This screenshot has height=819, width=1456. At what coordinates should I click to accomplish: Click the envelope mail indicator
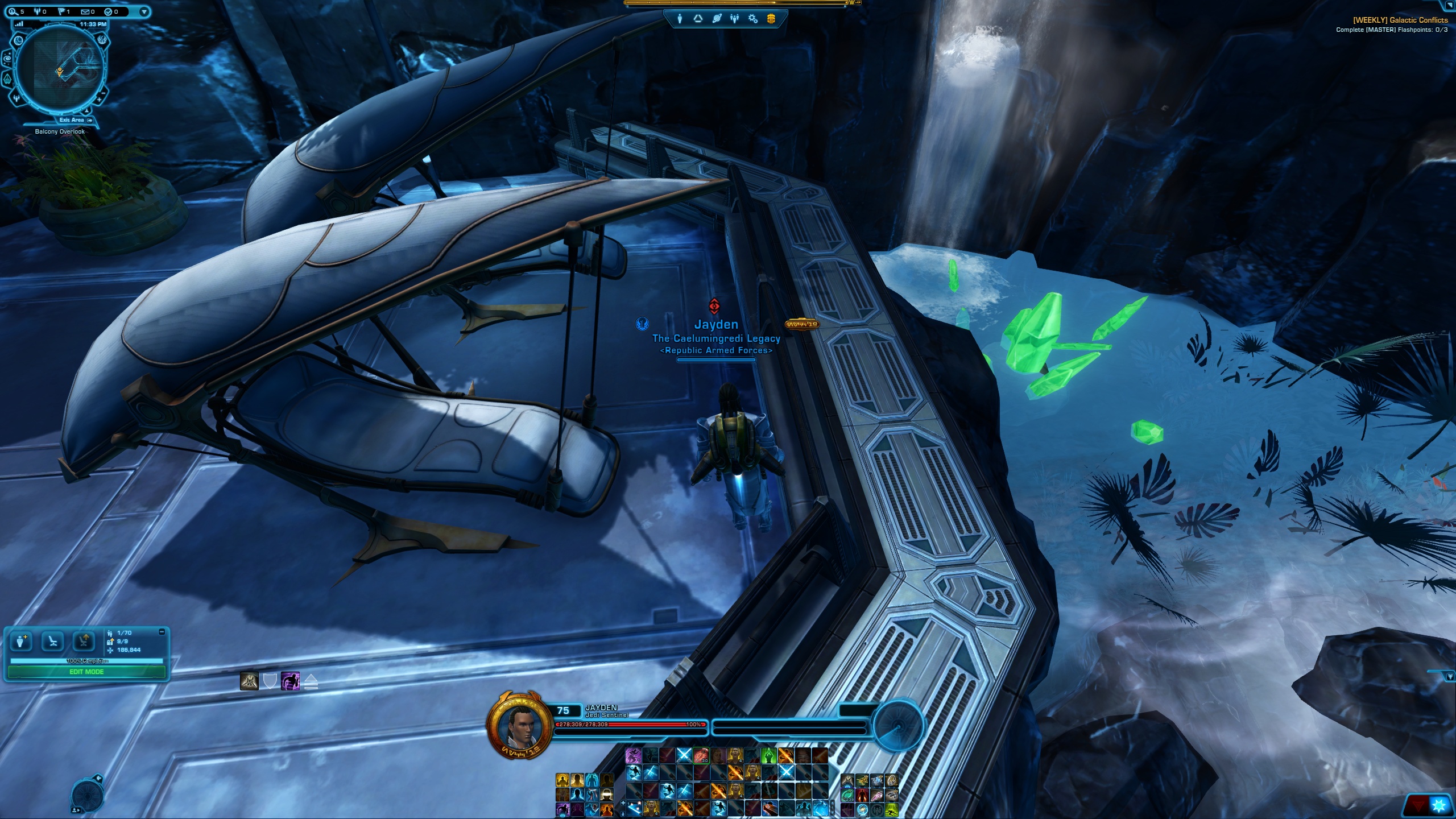85,11
